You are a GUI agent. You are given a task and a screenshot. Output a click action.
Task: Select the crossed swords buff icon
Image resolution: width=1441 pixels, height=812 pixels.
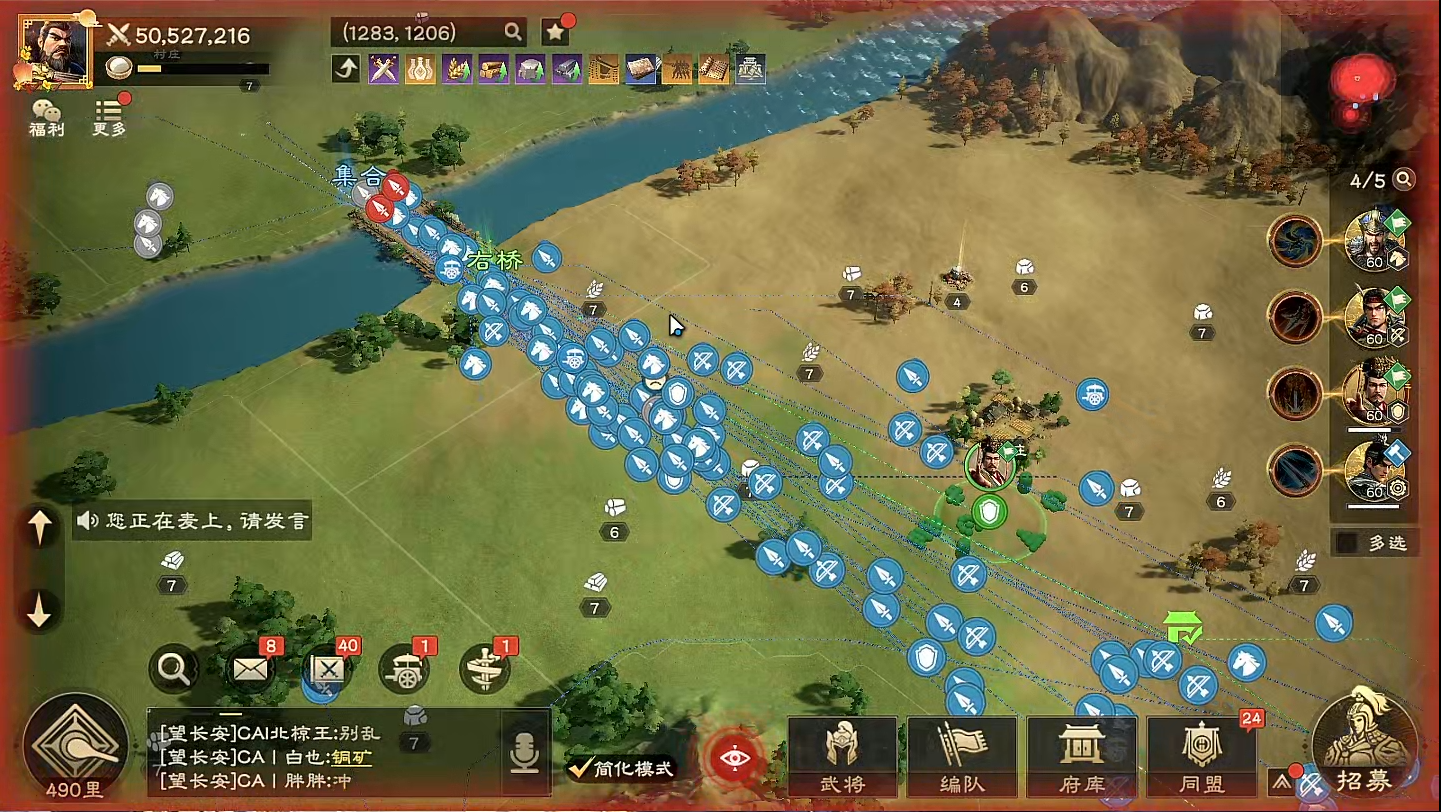[384, 69]
